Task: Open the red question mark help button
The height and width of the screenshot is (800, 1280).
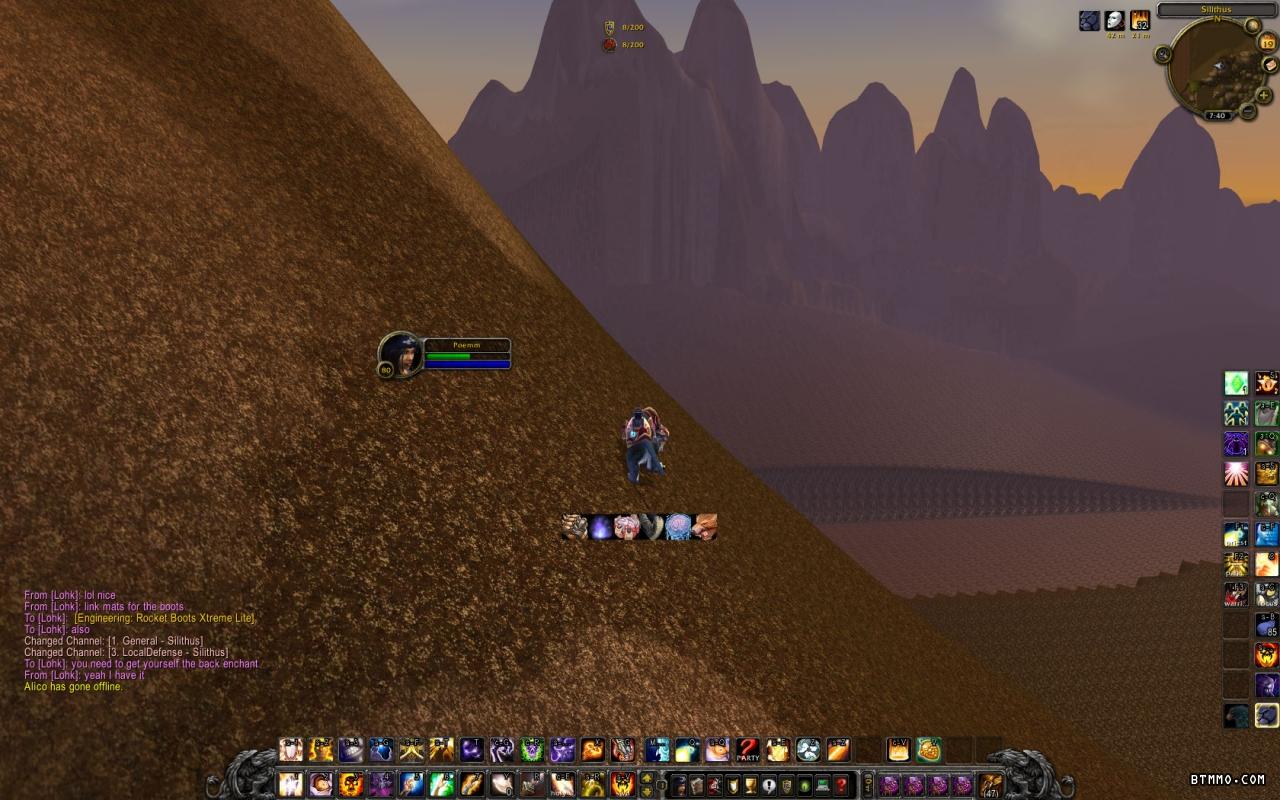Action: [x=842, y=784]
